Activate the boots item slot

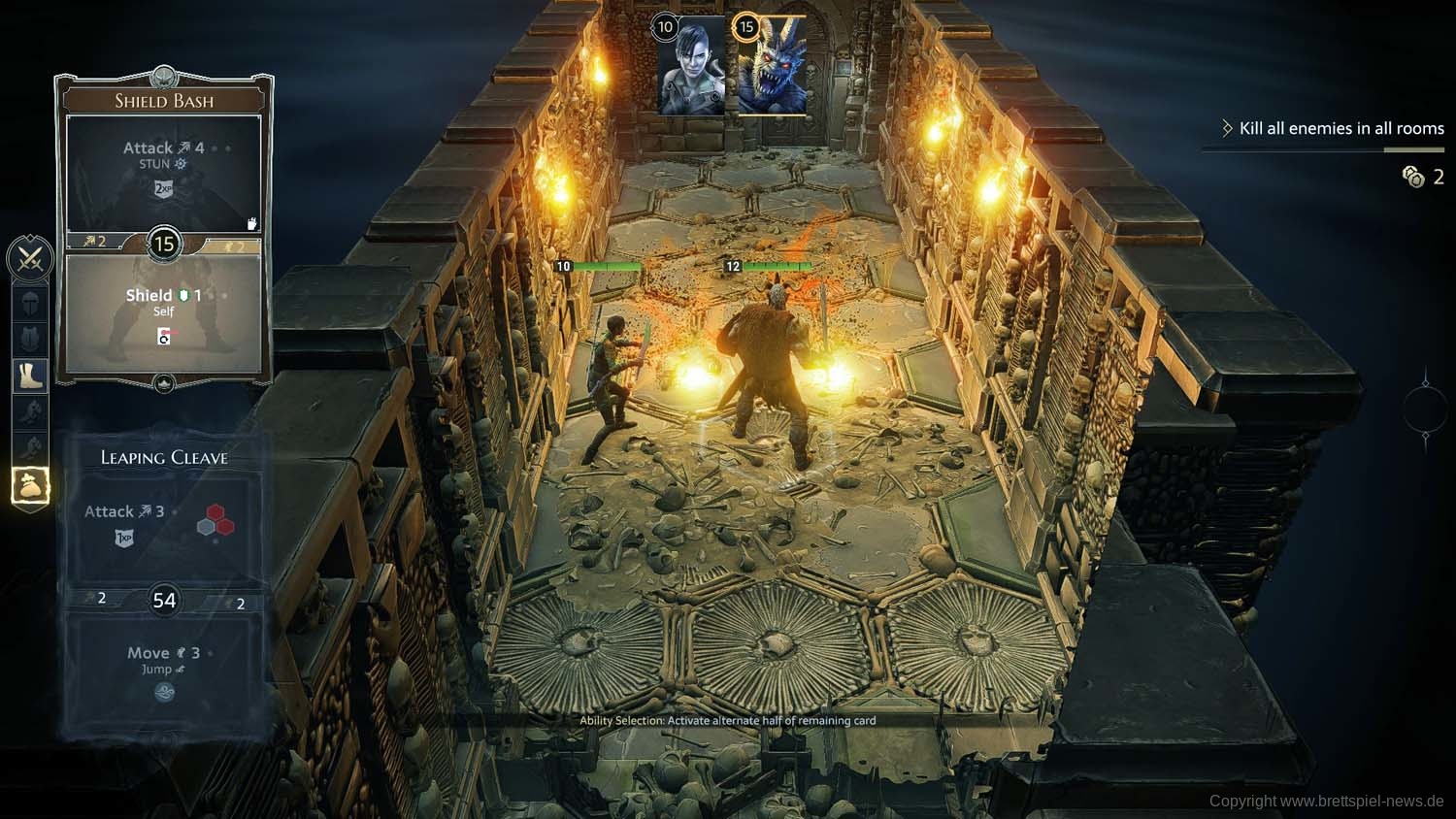tap(30, 376)
